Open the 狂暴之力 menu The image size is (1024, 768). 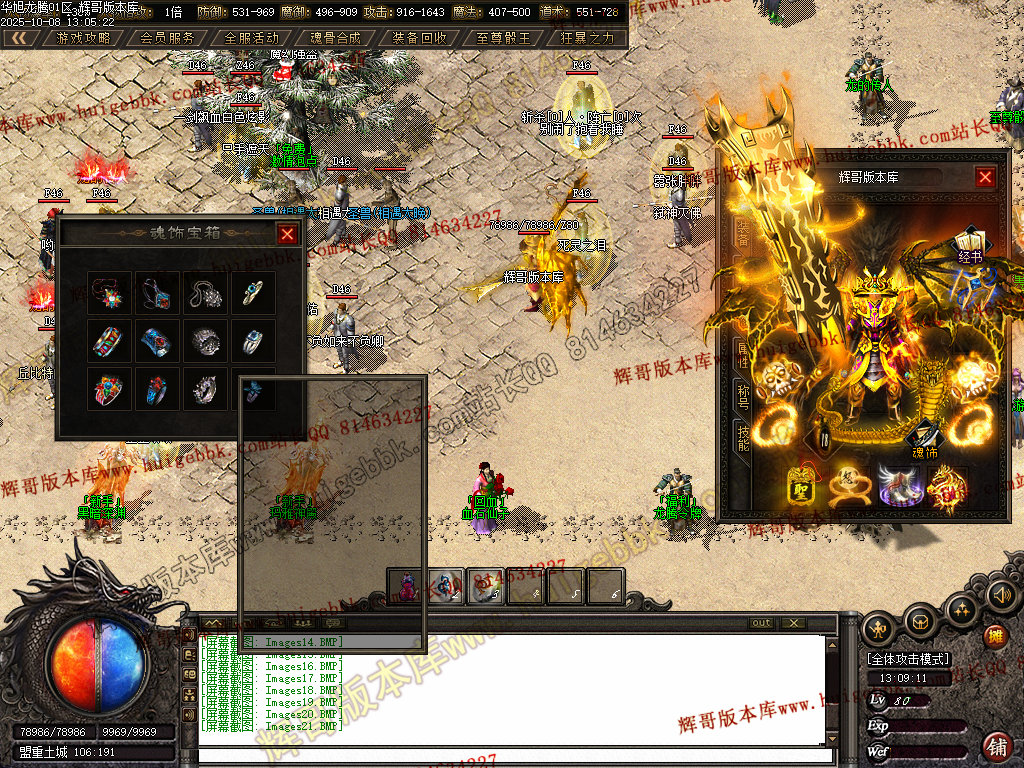[588, 38]
